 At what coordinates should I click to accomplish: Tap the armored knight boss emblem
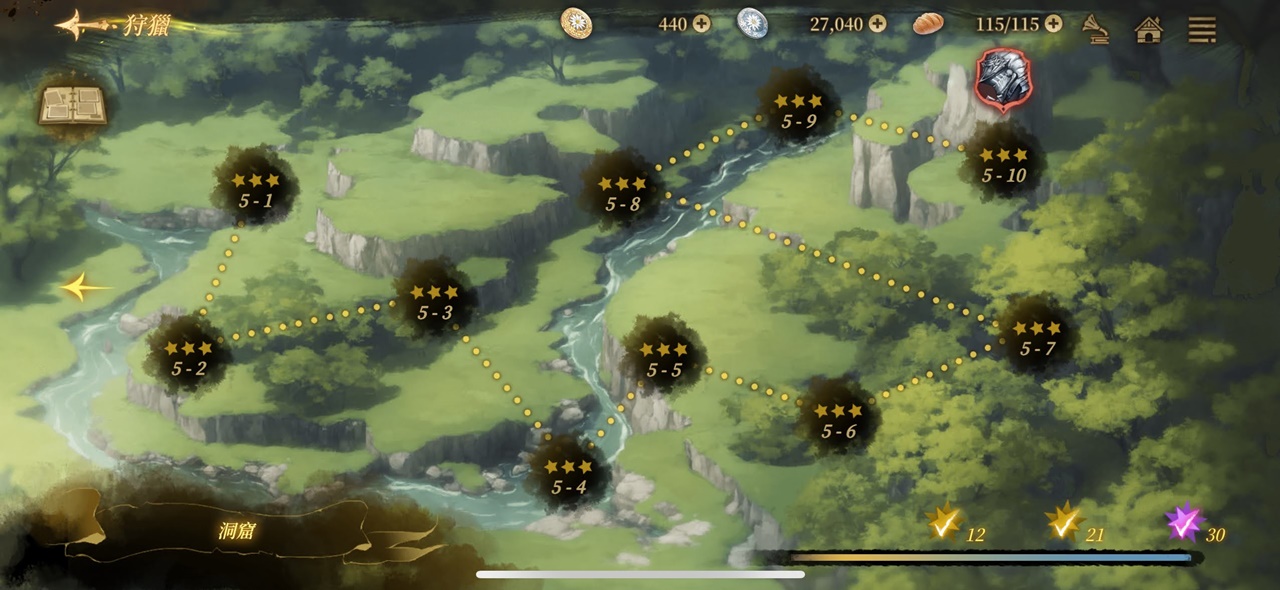(x=1003, y=80)
